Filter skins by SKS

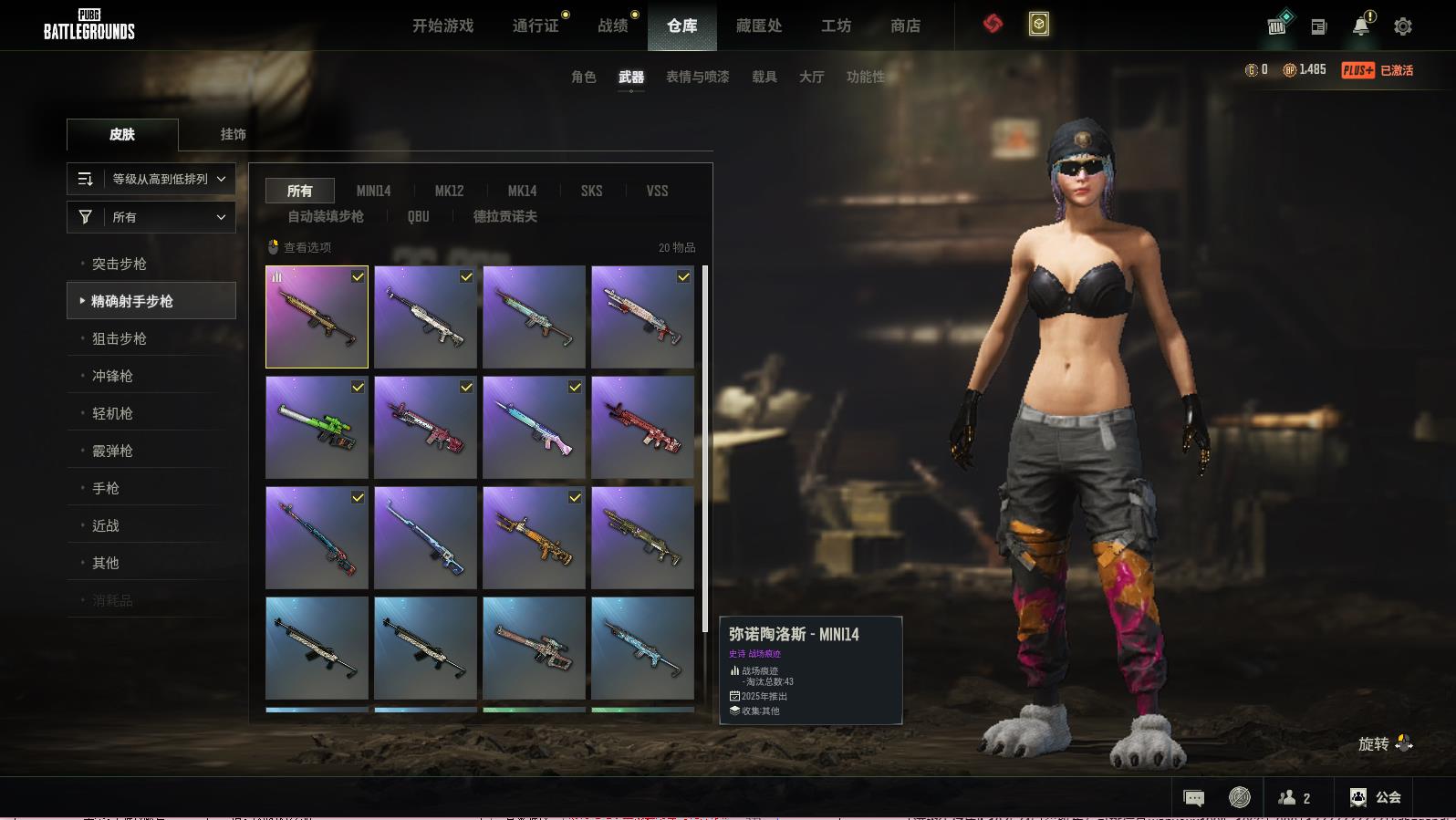click(591, 191)
